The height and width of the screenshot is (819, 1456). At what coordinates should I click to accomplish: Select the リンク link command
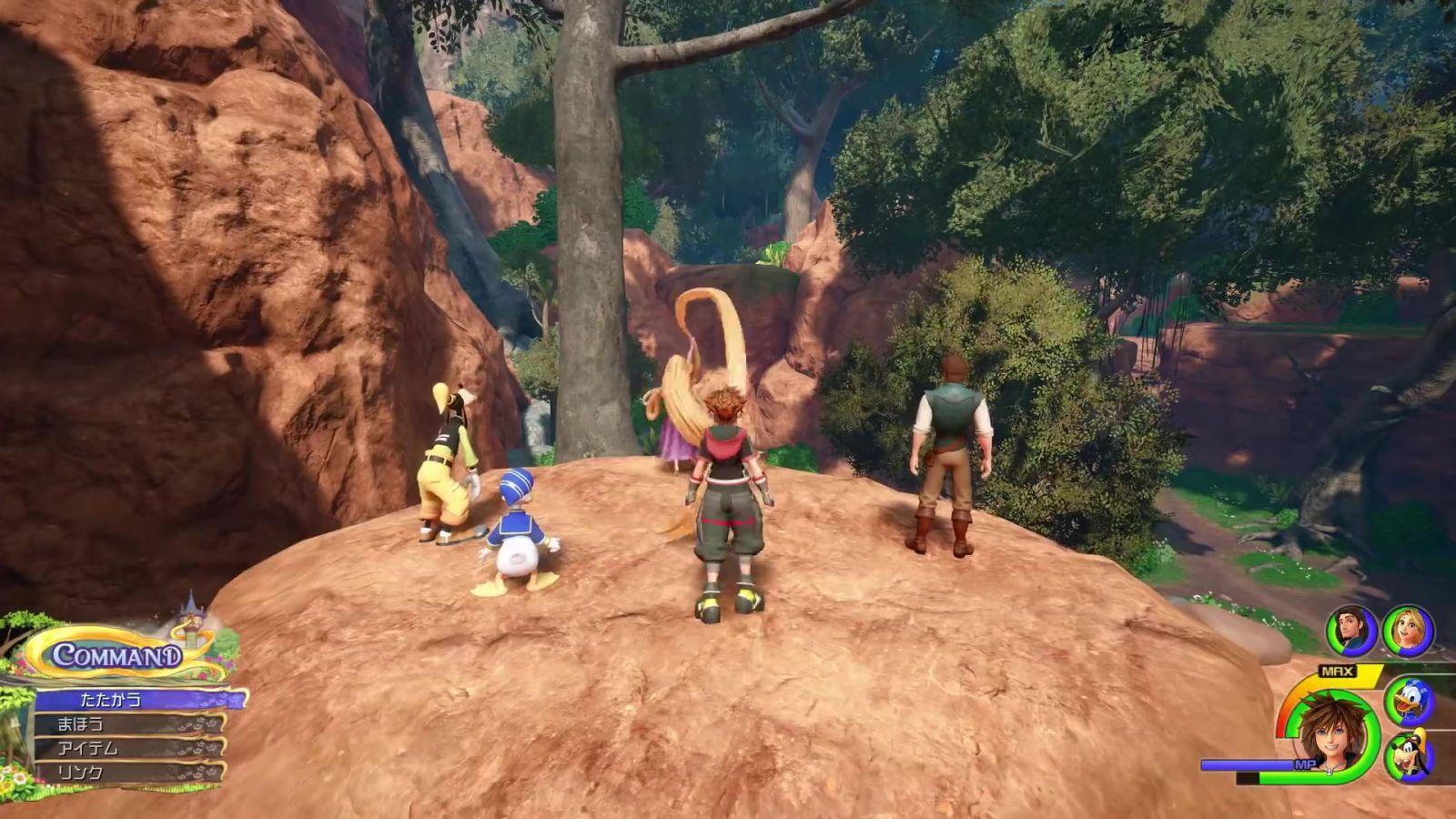point(127,773)
